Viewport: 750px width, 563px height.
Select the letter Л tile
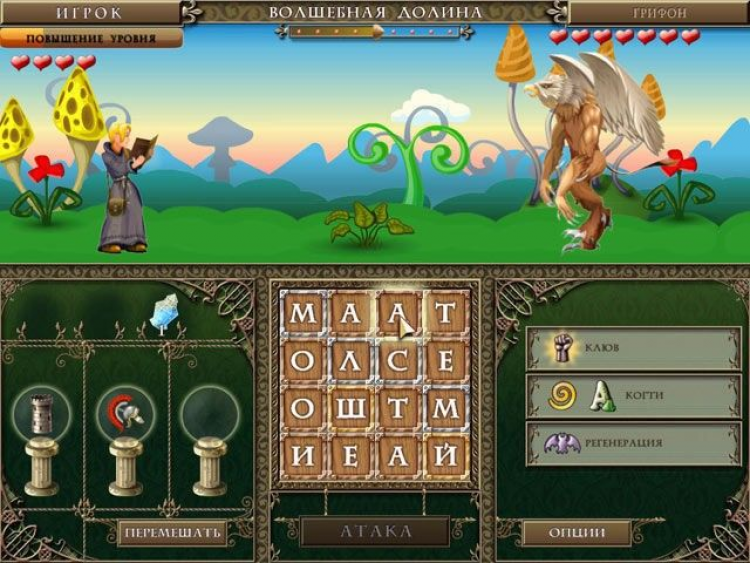351,361
